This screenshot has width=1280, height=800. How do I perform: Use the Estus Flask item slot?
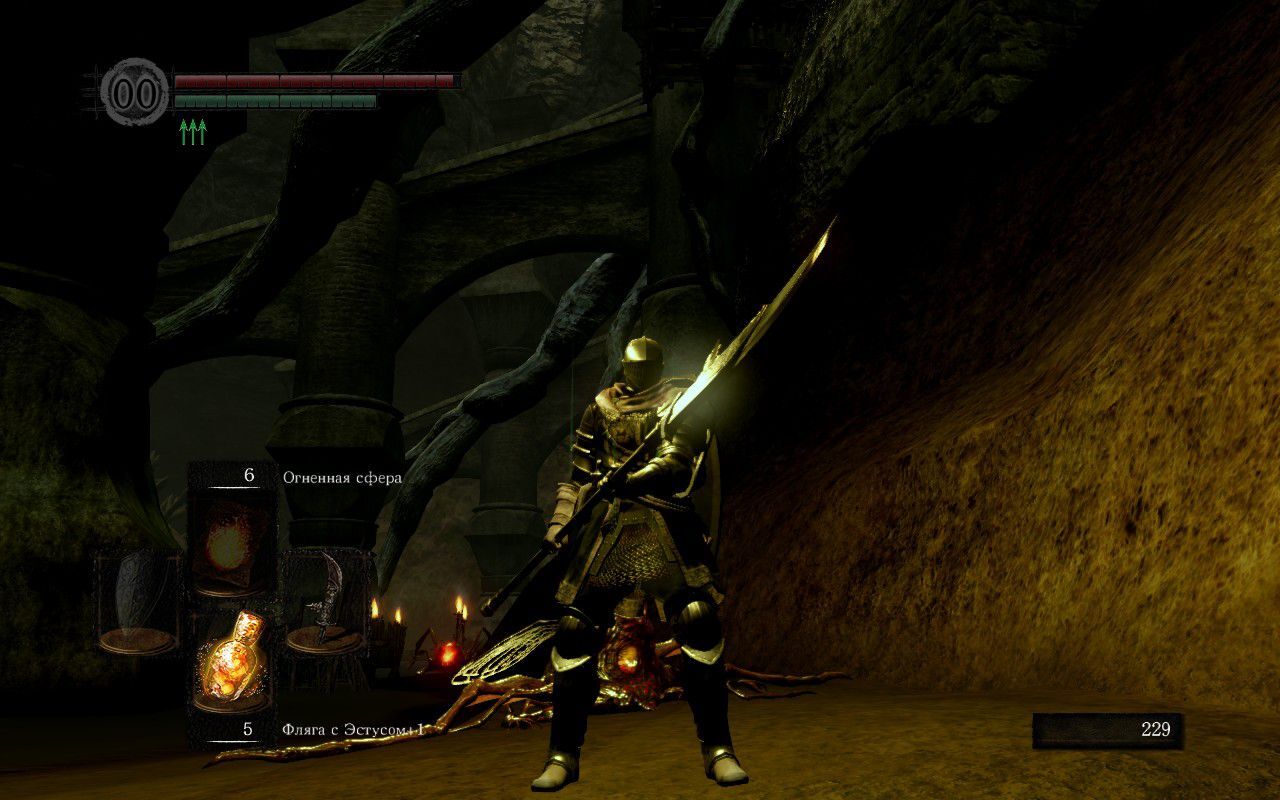(x=231, y=660)
